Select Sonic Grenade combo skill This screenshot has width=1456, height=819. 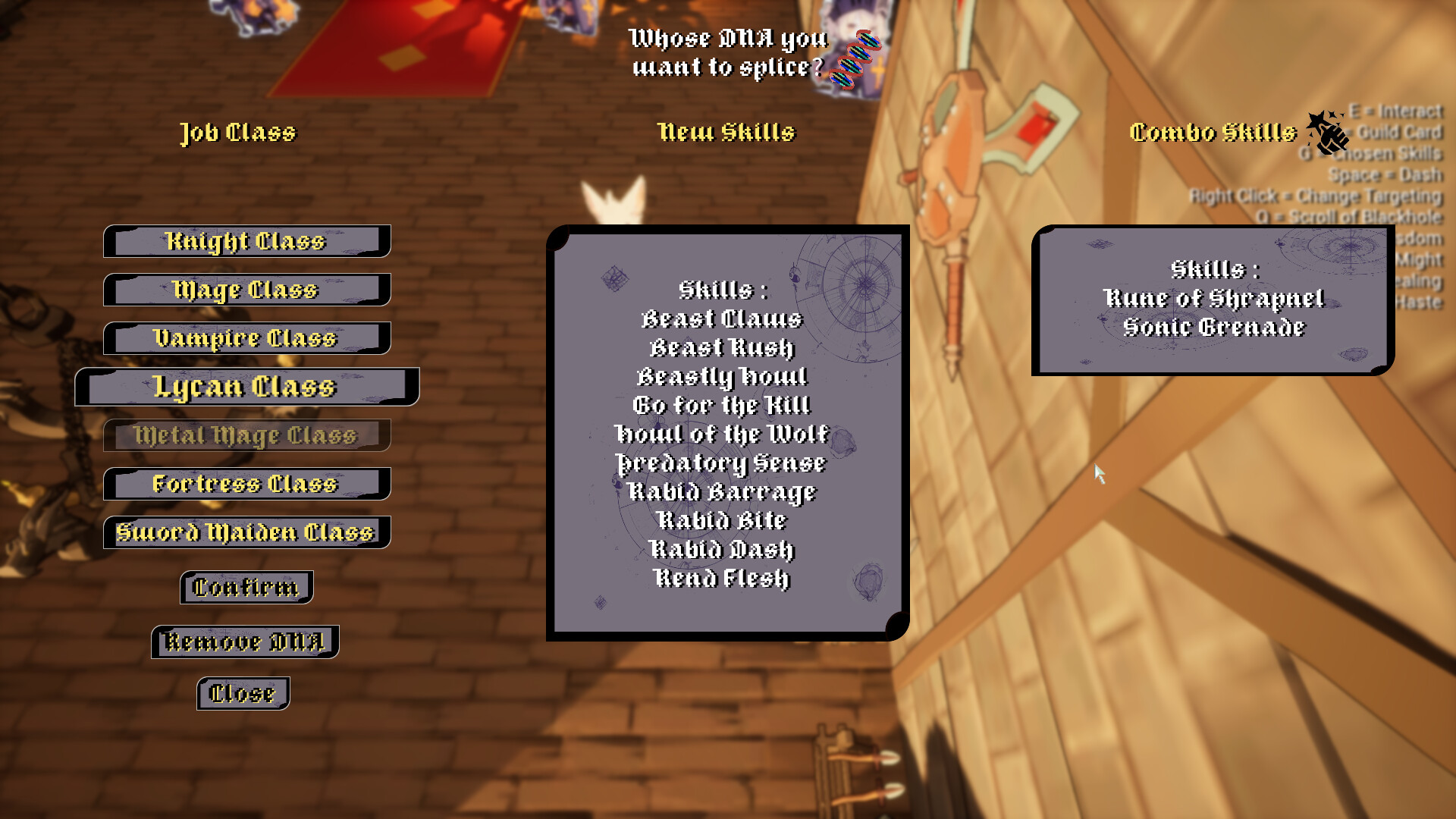tap(1214, 328)
